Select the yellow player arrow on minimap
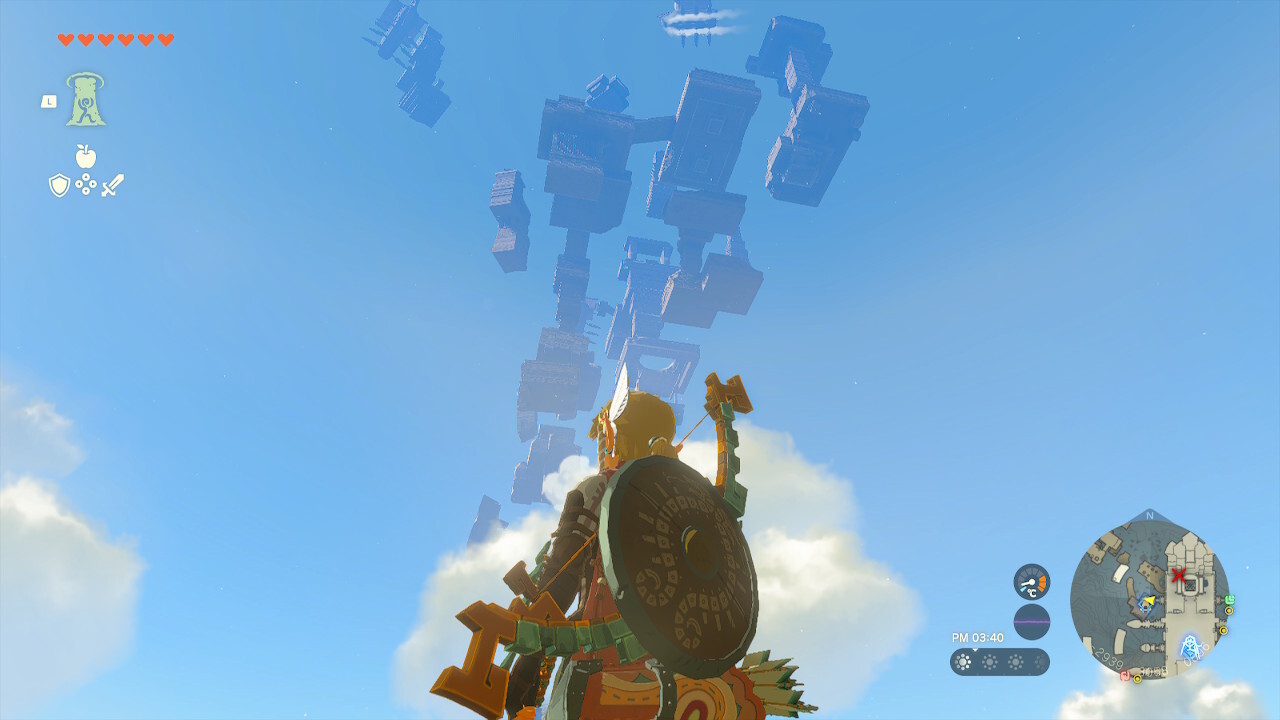1280x720 pixels. pyautogui.click(x=1149, y=602)
